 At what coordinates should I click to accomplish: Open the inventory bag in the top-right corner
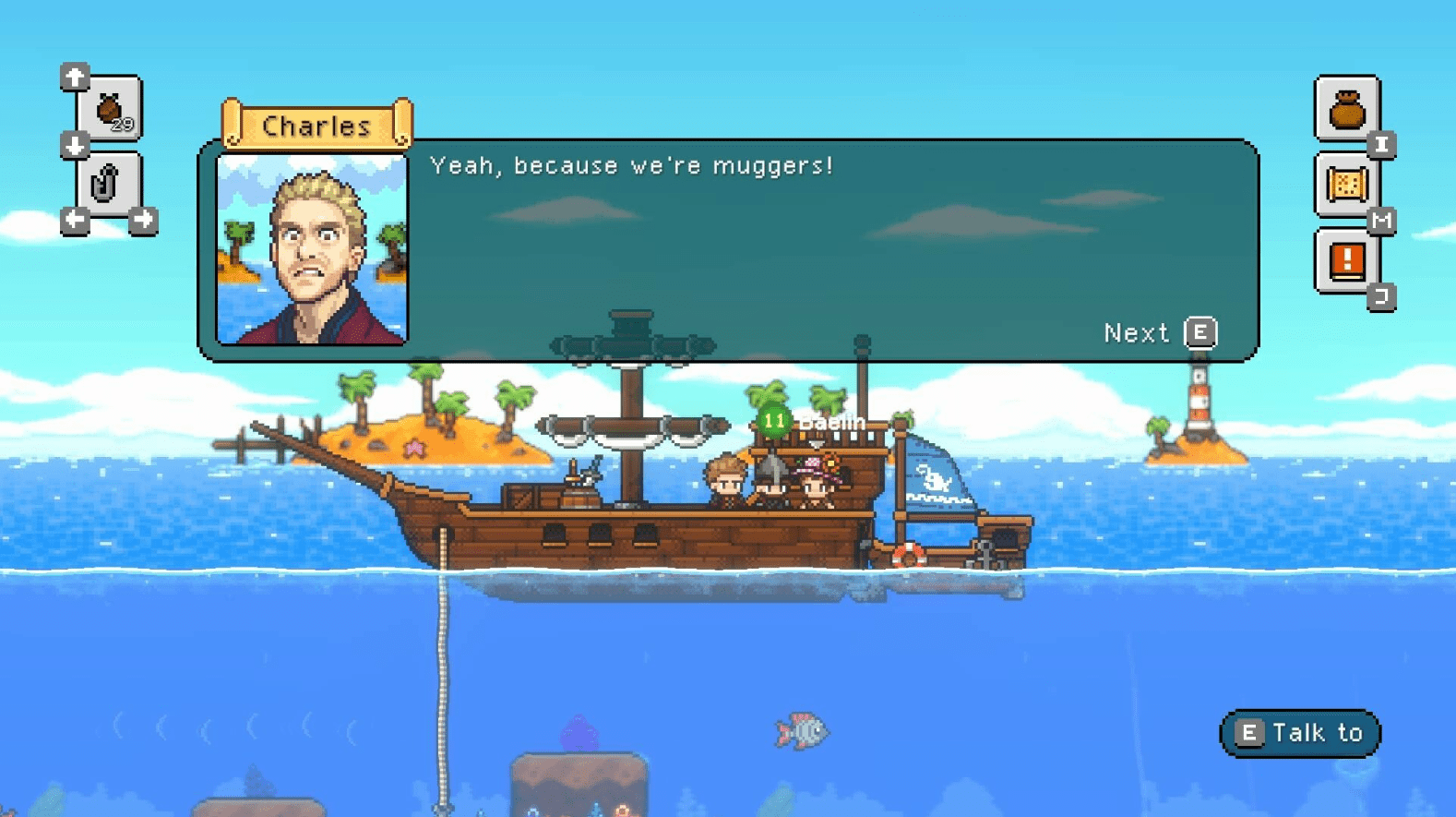[1348, 111]
